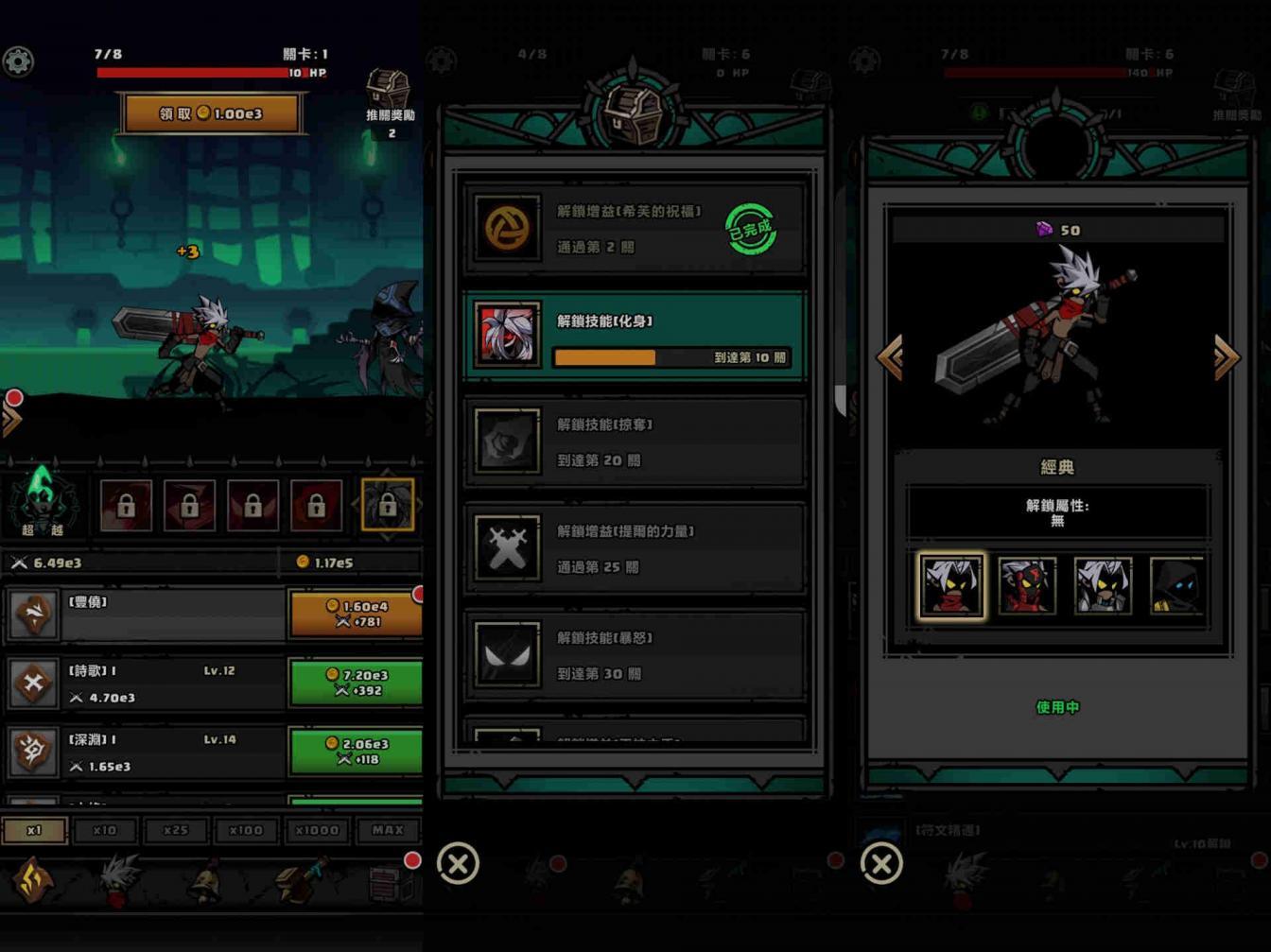Switch to the x10 purchase multiplier
This screenshot has height=952, width=1271.
click(x=105, y=830)
